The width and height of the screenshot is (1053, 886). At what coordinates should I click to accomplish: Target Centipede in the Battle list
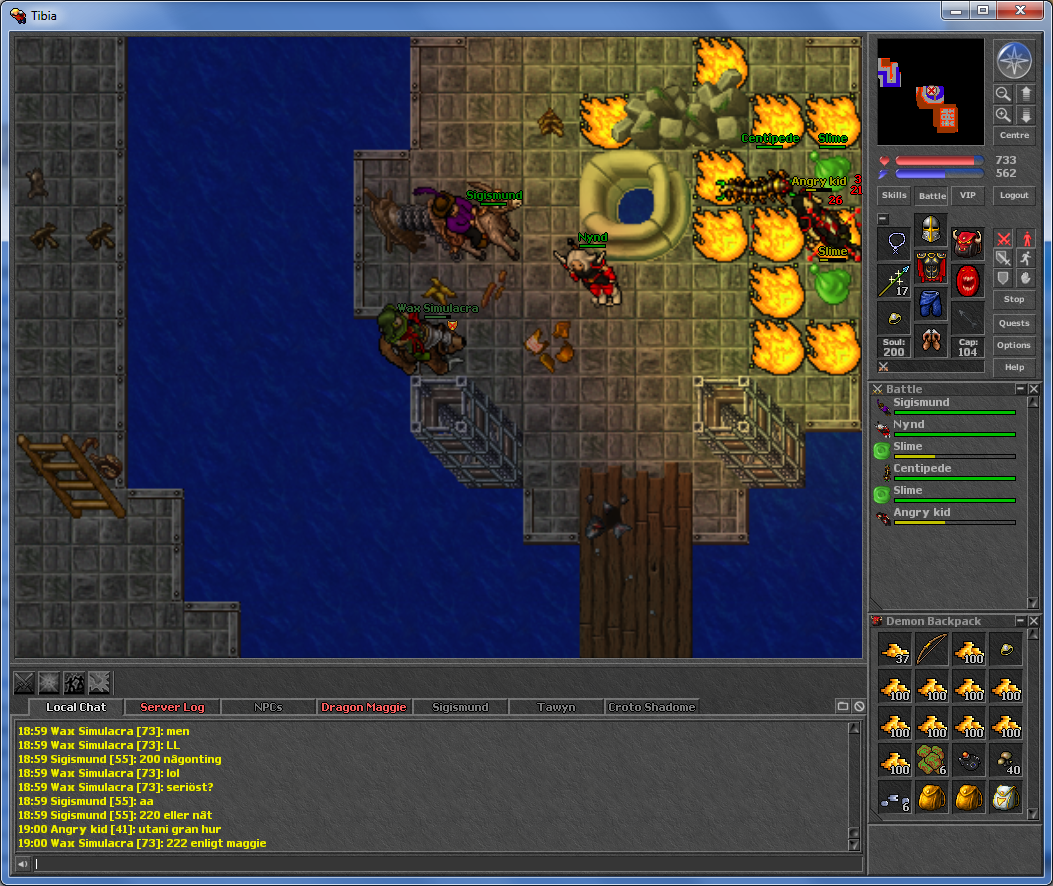(x=921, y=469)
